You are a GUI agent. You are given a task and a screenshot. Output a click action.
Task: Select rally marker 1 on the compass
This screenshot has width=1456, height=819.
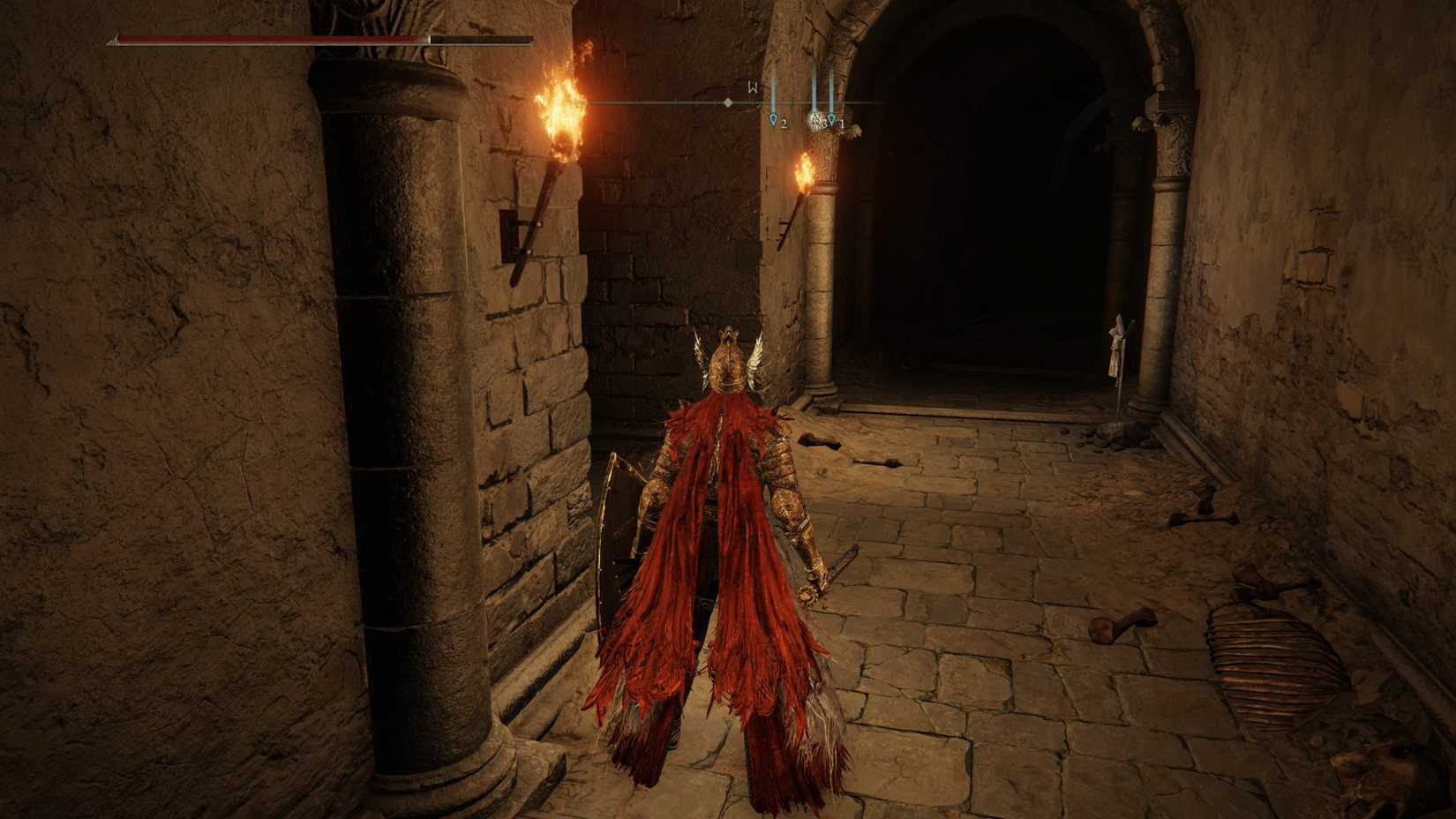pos(832,119)
